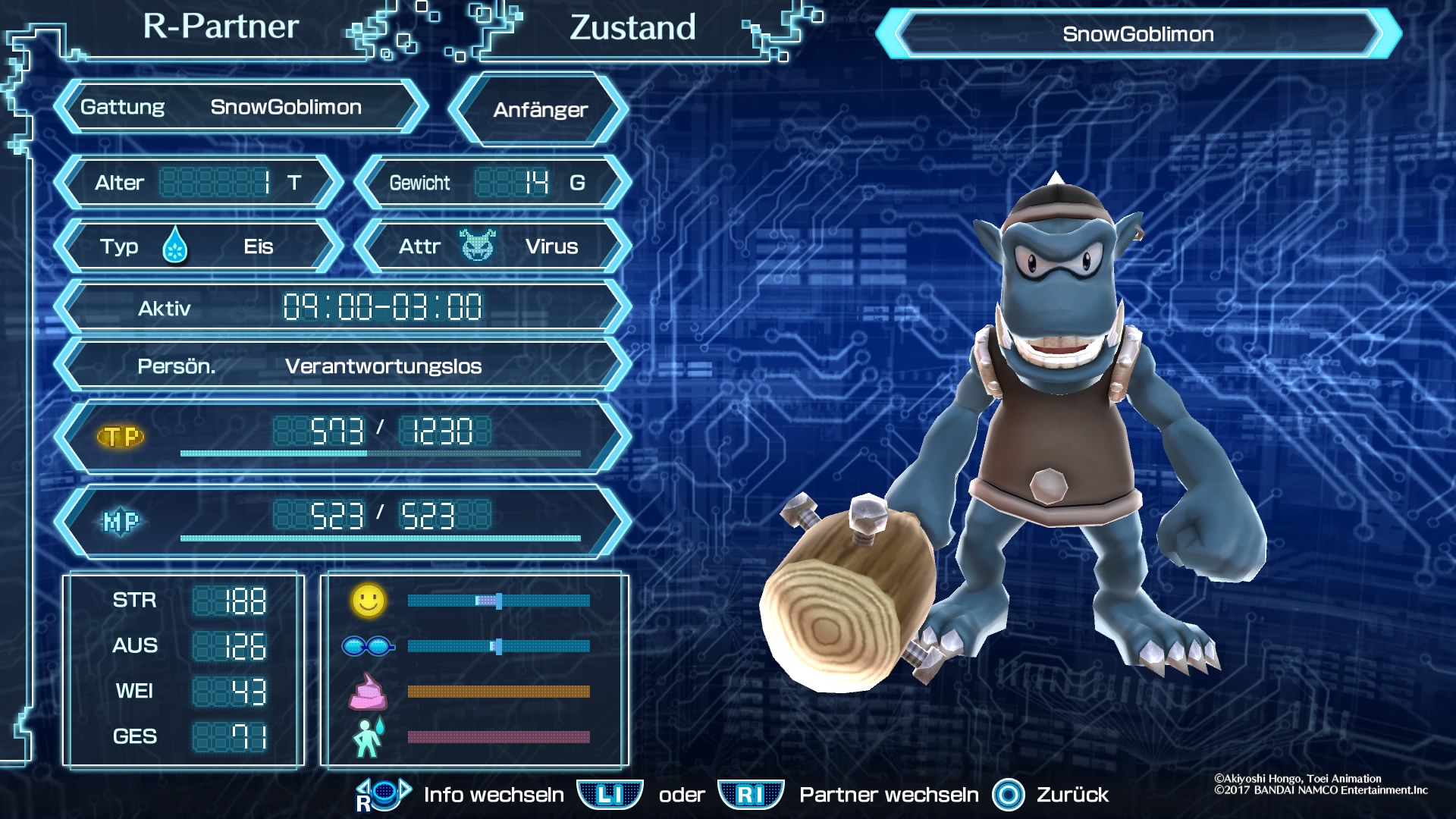Click the pink poop gauge icon

pyautogui.click(x=368, y=692)
